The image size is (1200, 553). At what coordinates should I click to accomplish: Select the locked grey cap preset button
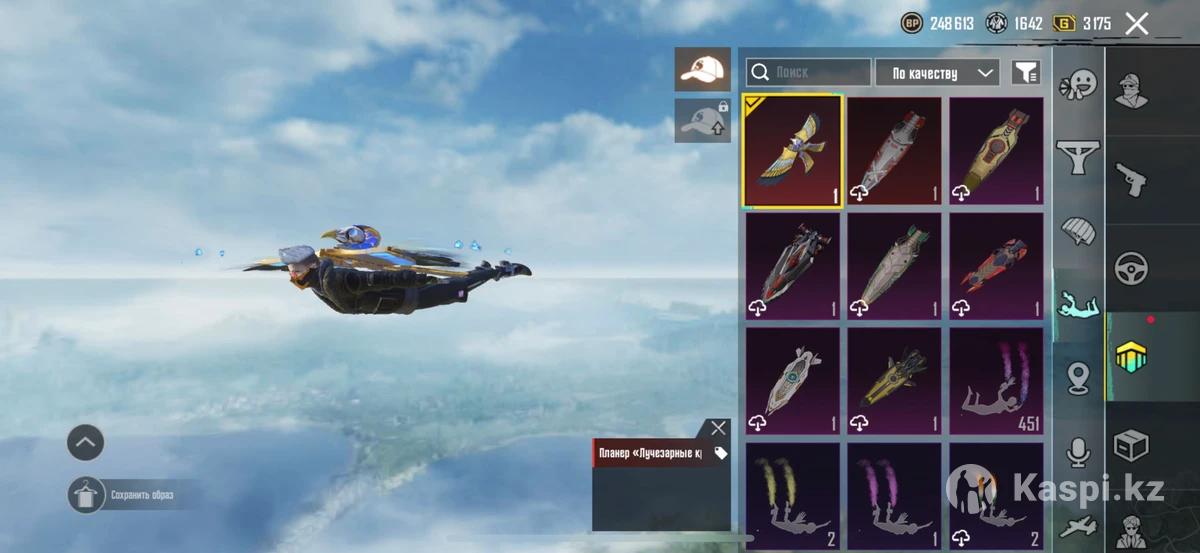[702, 120]
